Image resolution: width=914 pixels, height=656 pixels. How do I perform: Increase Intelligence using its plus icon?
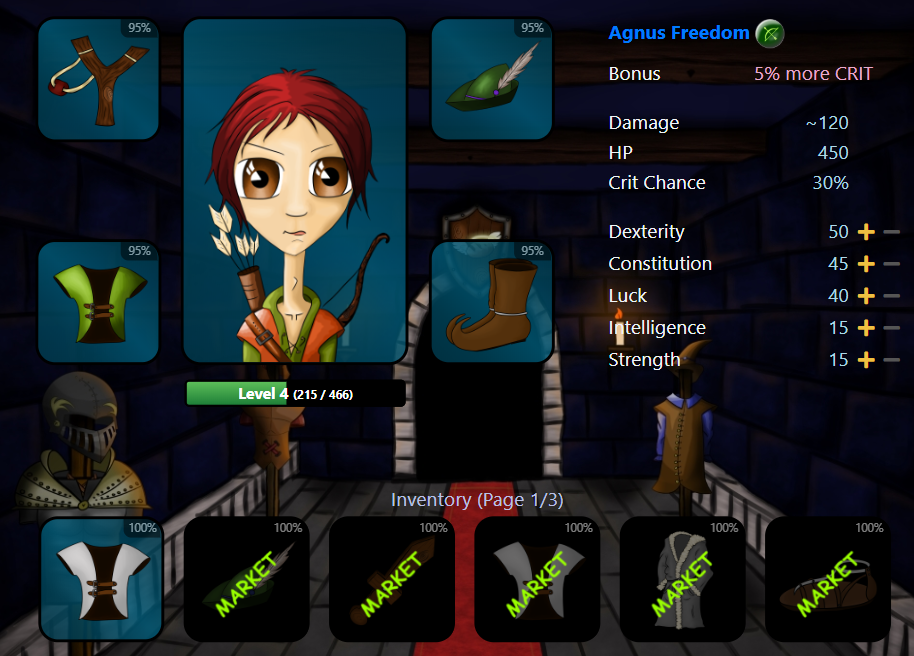click(x=866, y=328)
